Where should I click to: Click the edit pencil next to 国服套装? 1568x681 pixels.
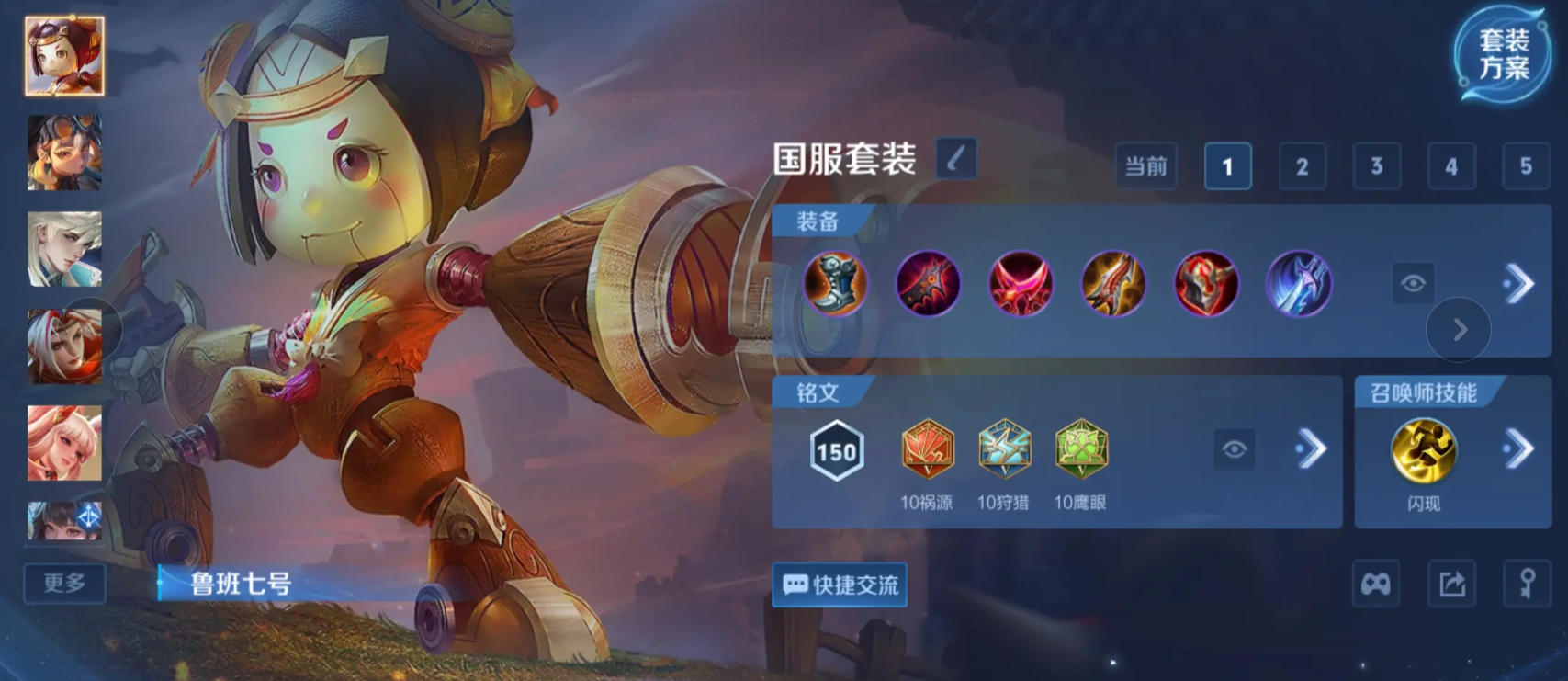click(x=955, y=158)
